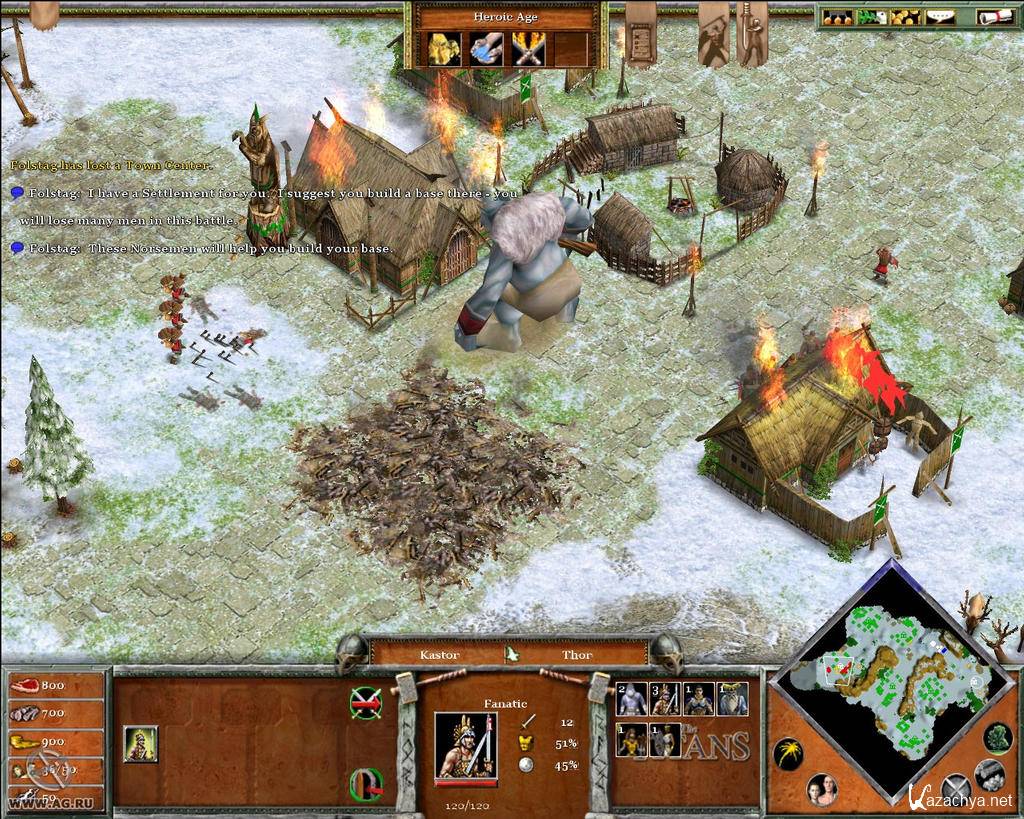Click the doorway with red arrow command
Screen dimensions: 1024x819
pos(366,784)
